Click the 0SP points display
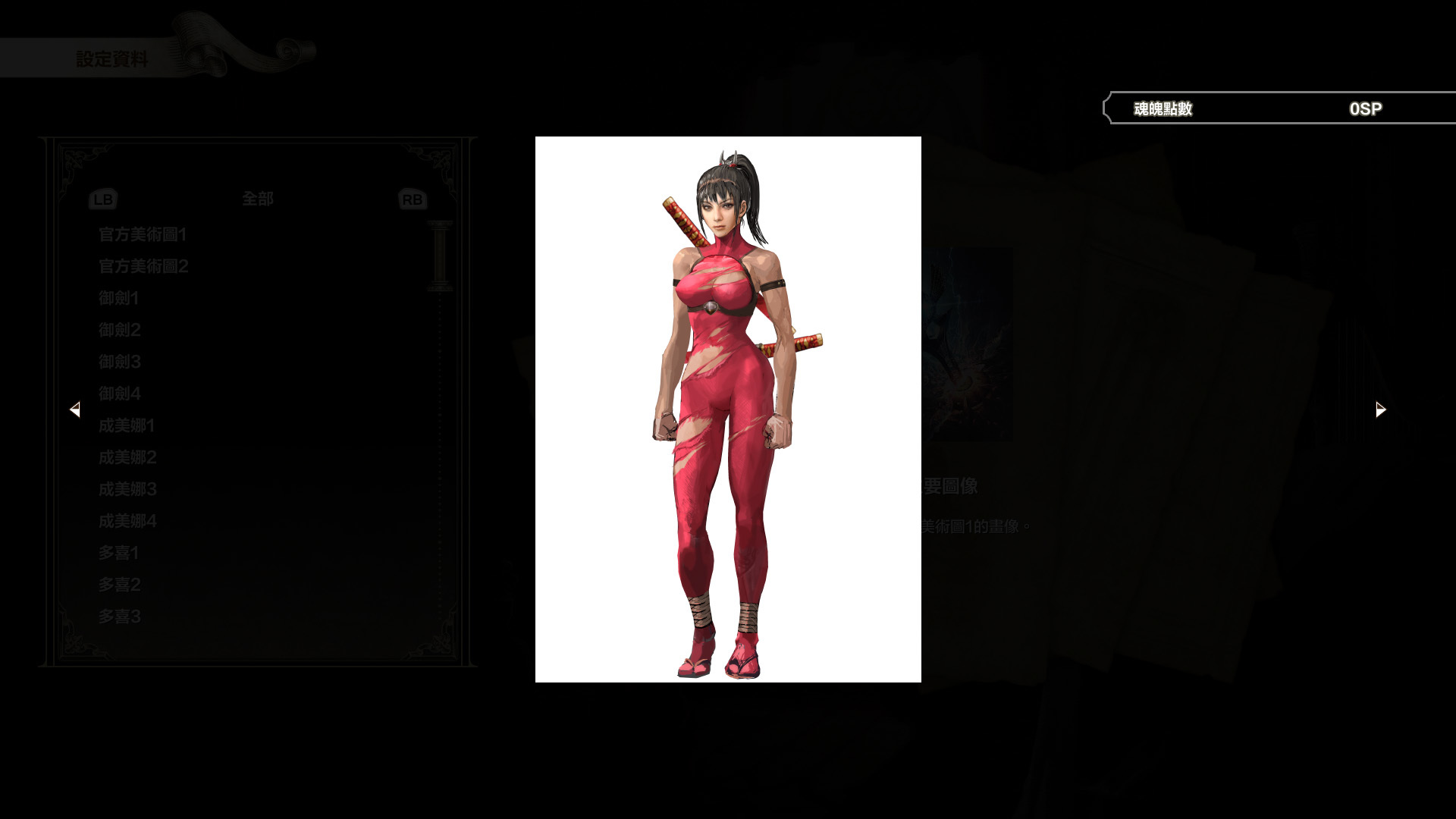This screenshot has width=1456, height=819. [x=1365, y=108]
